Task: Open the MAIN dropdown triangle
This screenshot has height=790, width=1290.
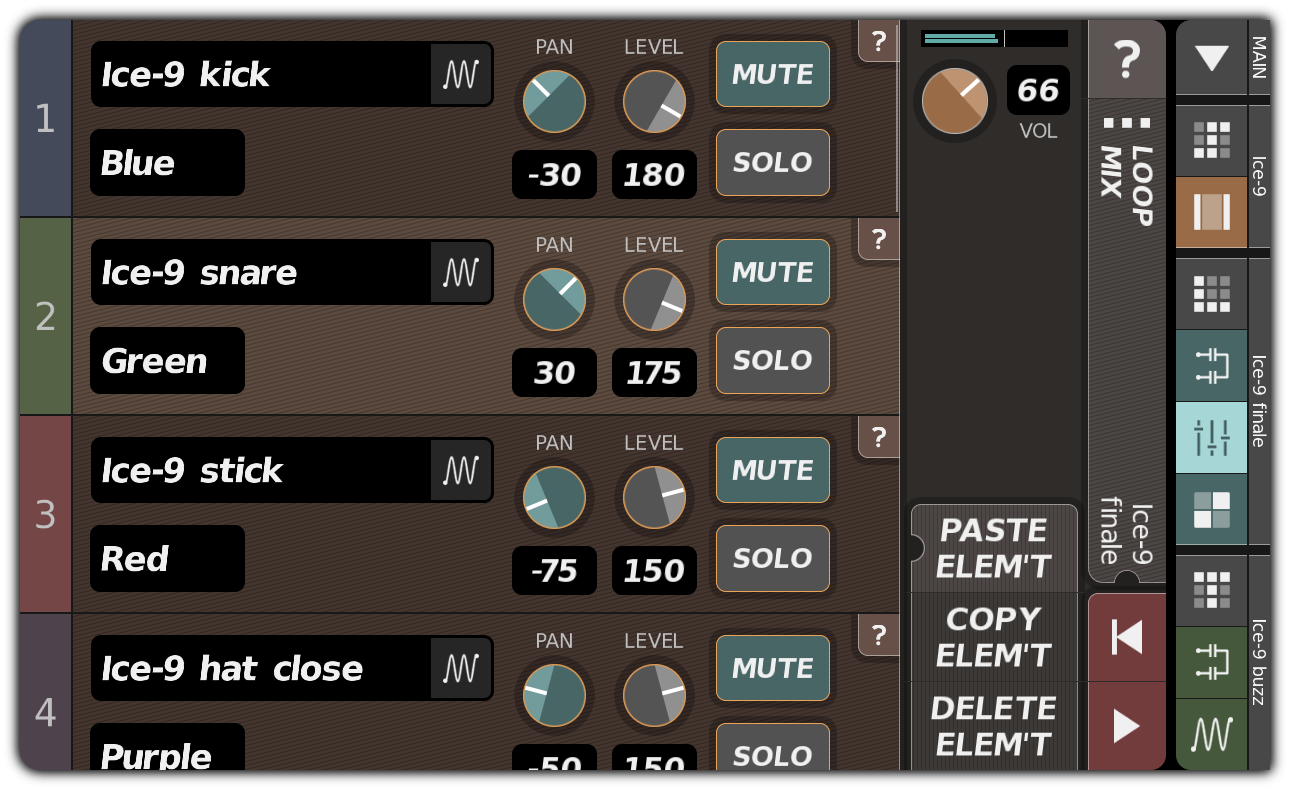Action: [1211, 58]
